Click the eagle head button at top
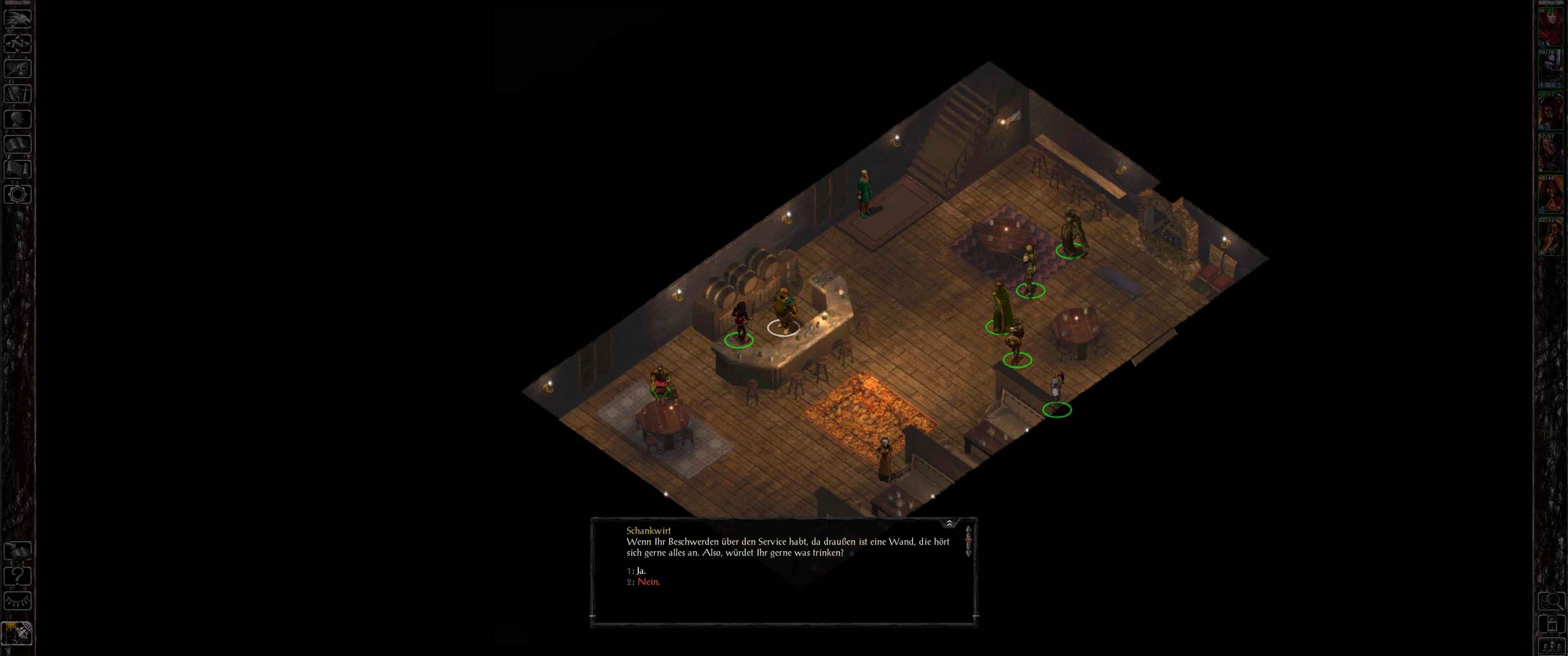The image size is (1568, 656). pos(18,18)
